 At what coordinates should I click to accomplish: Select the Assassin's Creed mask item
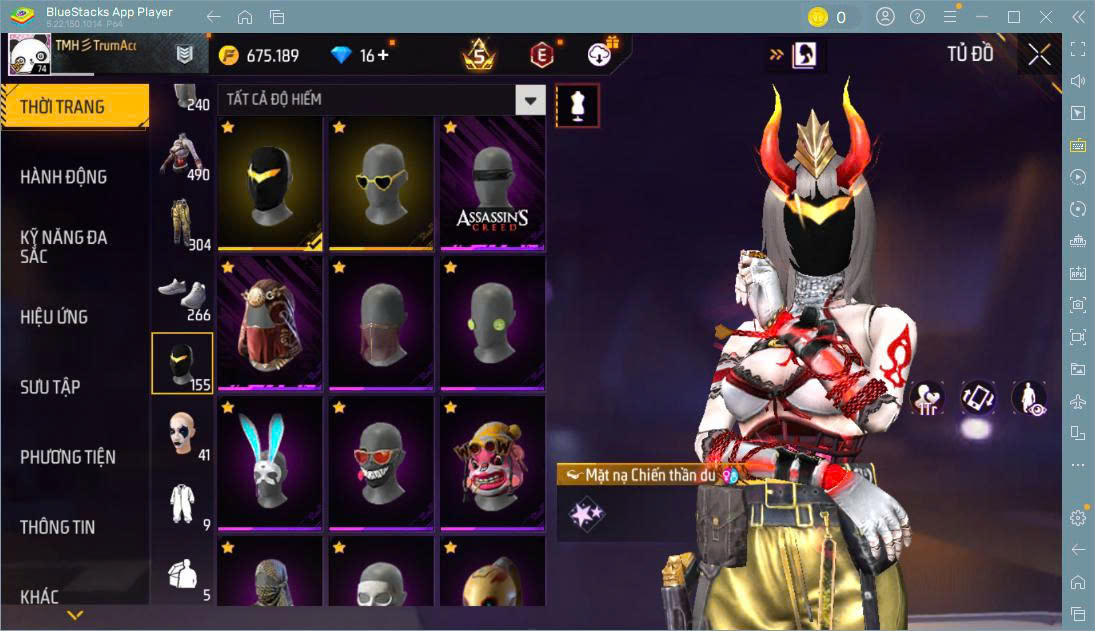pos(492,183)
